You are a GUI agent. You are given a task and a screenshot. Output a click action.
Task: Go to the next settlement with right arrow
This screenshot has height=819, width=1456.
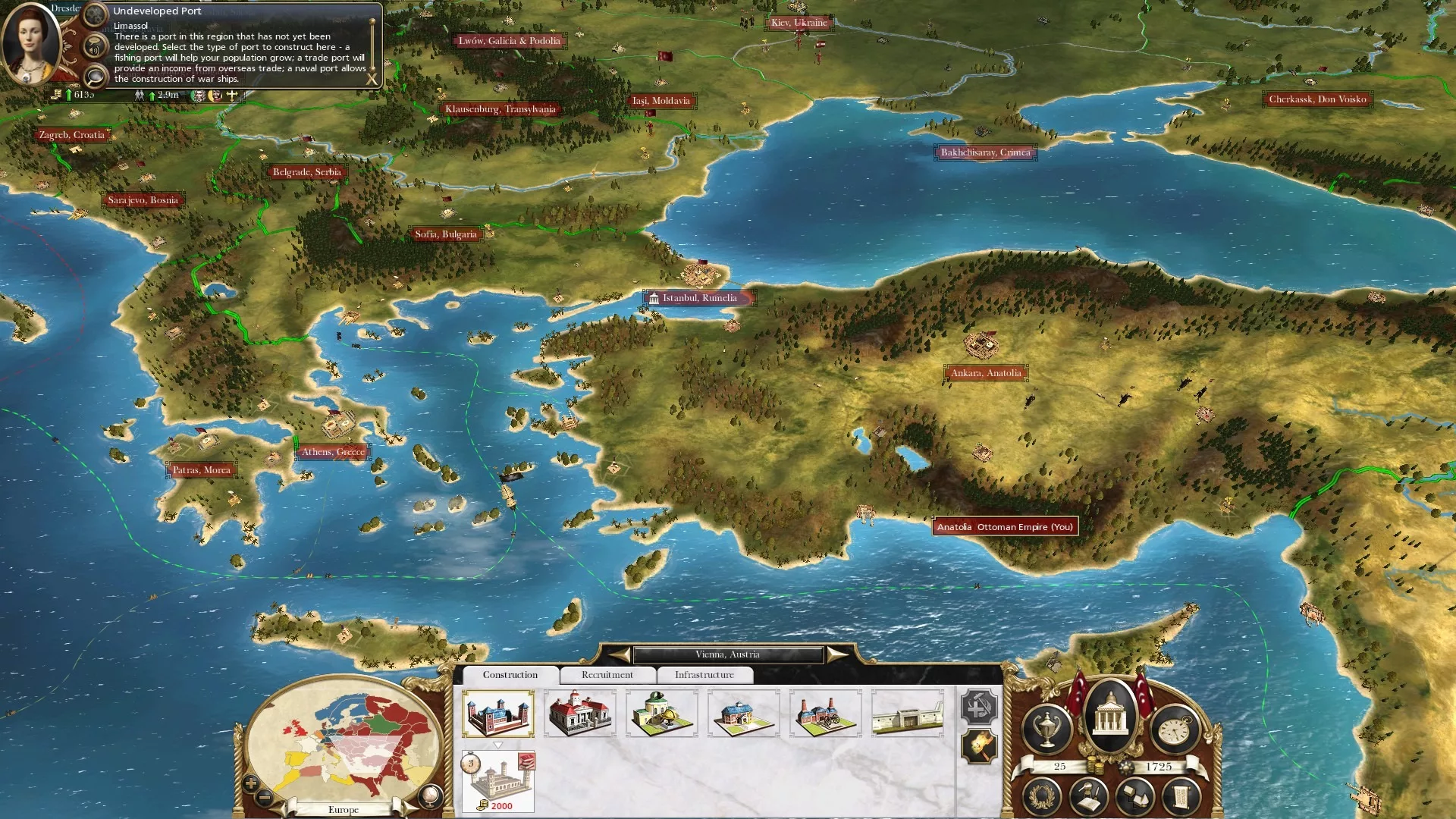[x=837, y=654]
